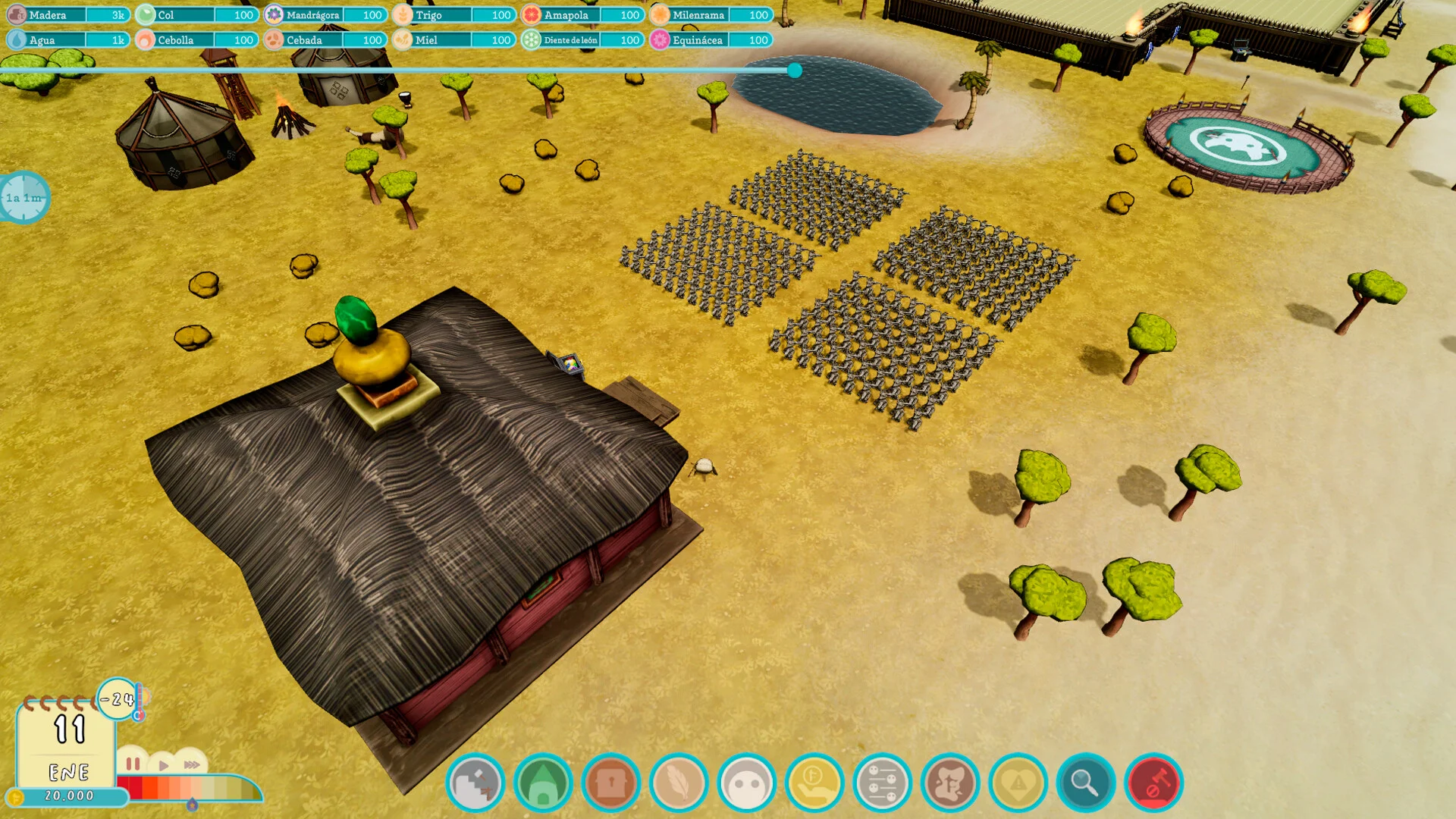Image resolution: width=1456 pixels, height=819 pixels.
Task: Open the stairs-and-hammer construction menu
Action: coord(475,783)
